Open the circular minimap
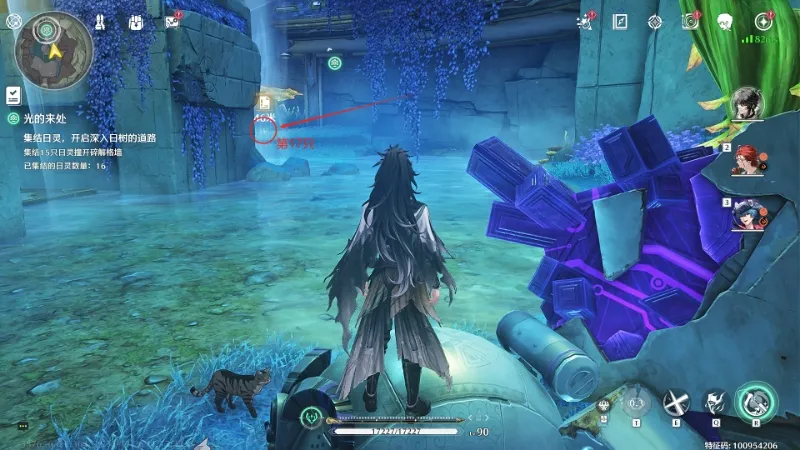Screen dimensions: 800x450 pos(54,50)
